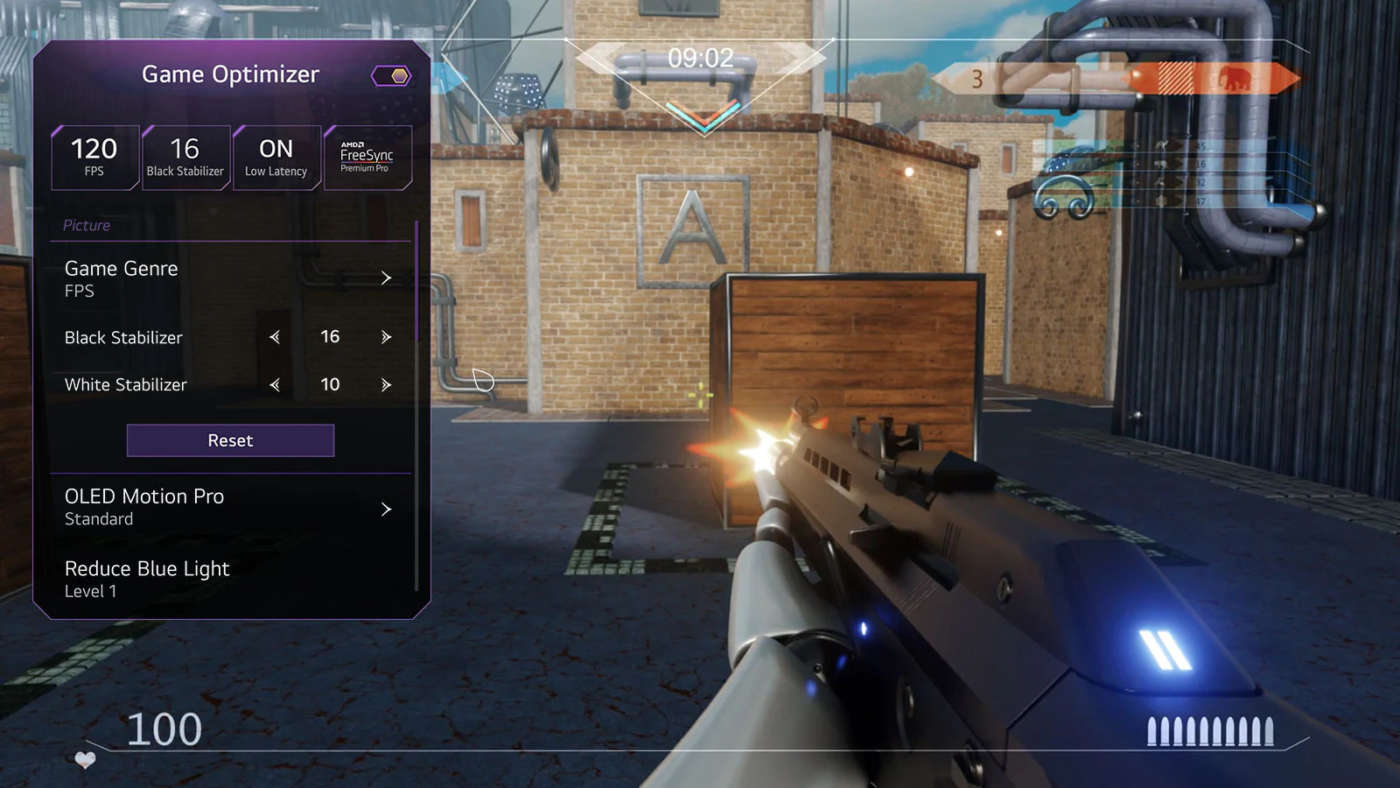Raise the White Stabilizer level
The image size is (1400, 788).
click(x=386, y=385)
